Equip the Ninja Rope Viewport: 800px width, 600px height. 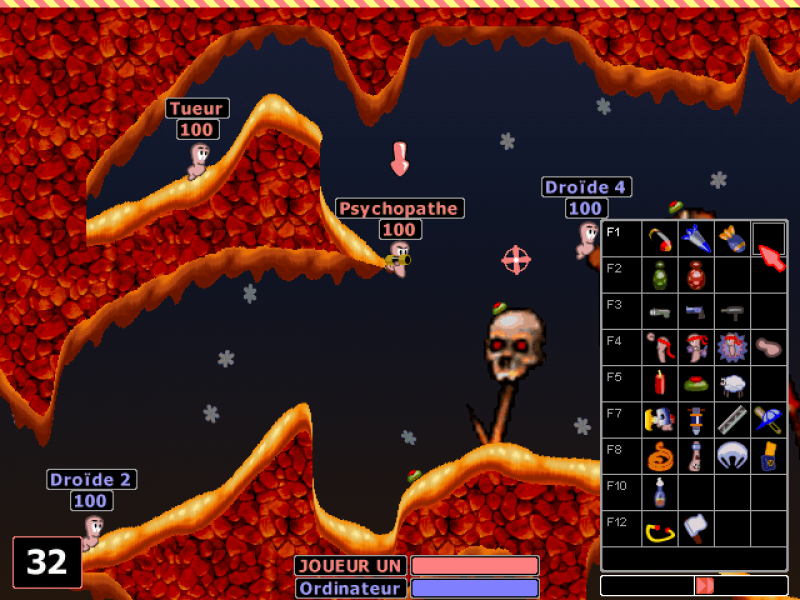click(659, 456)
